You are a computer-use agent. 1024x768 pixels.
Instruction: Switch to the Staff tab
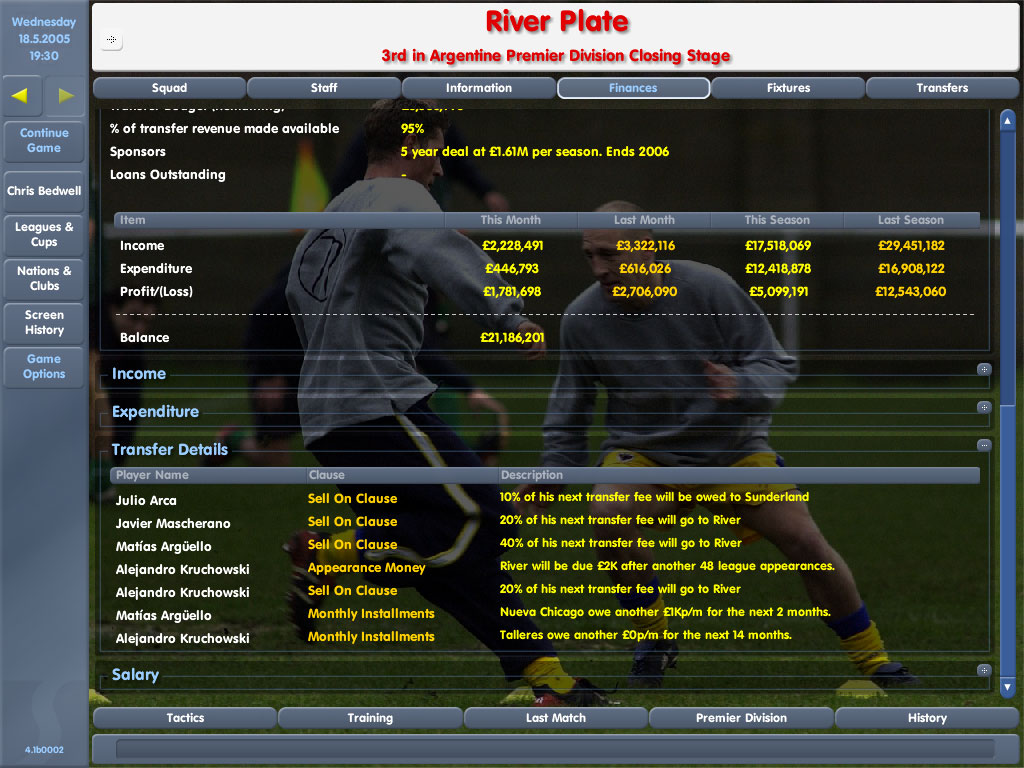(324, 88)
